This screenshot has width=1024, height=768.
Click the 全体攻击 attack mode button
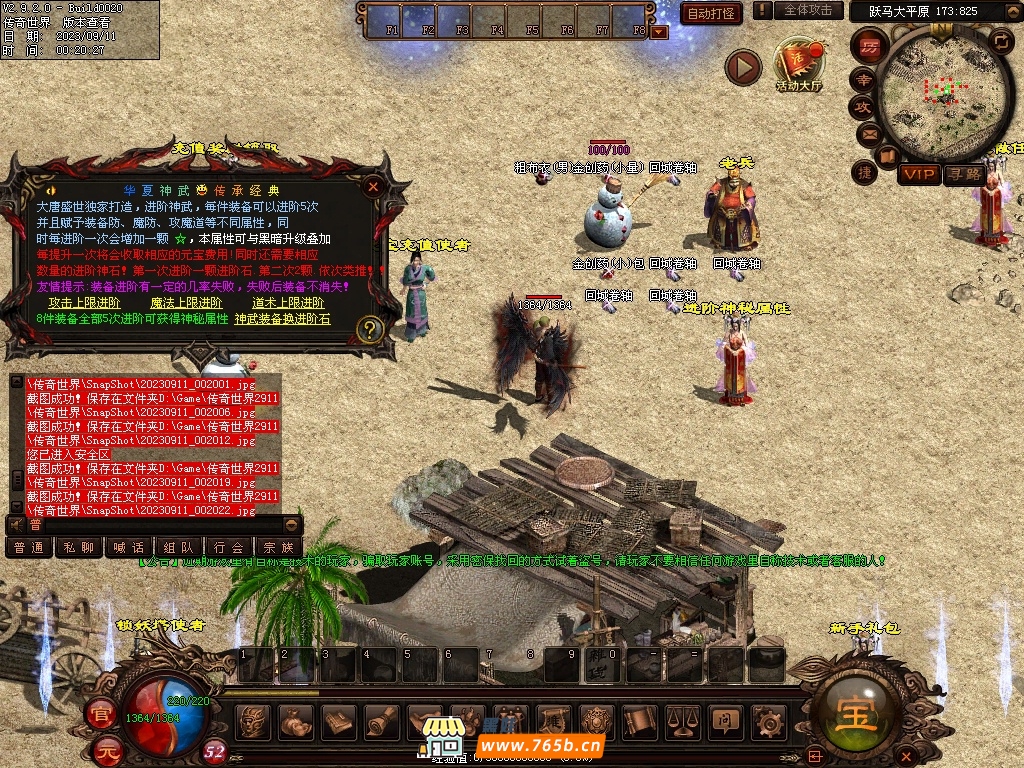coord(808,10)
